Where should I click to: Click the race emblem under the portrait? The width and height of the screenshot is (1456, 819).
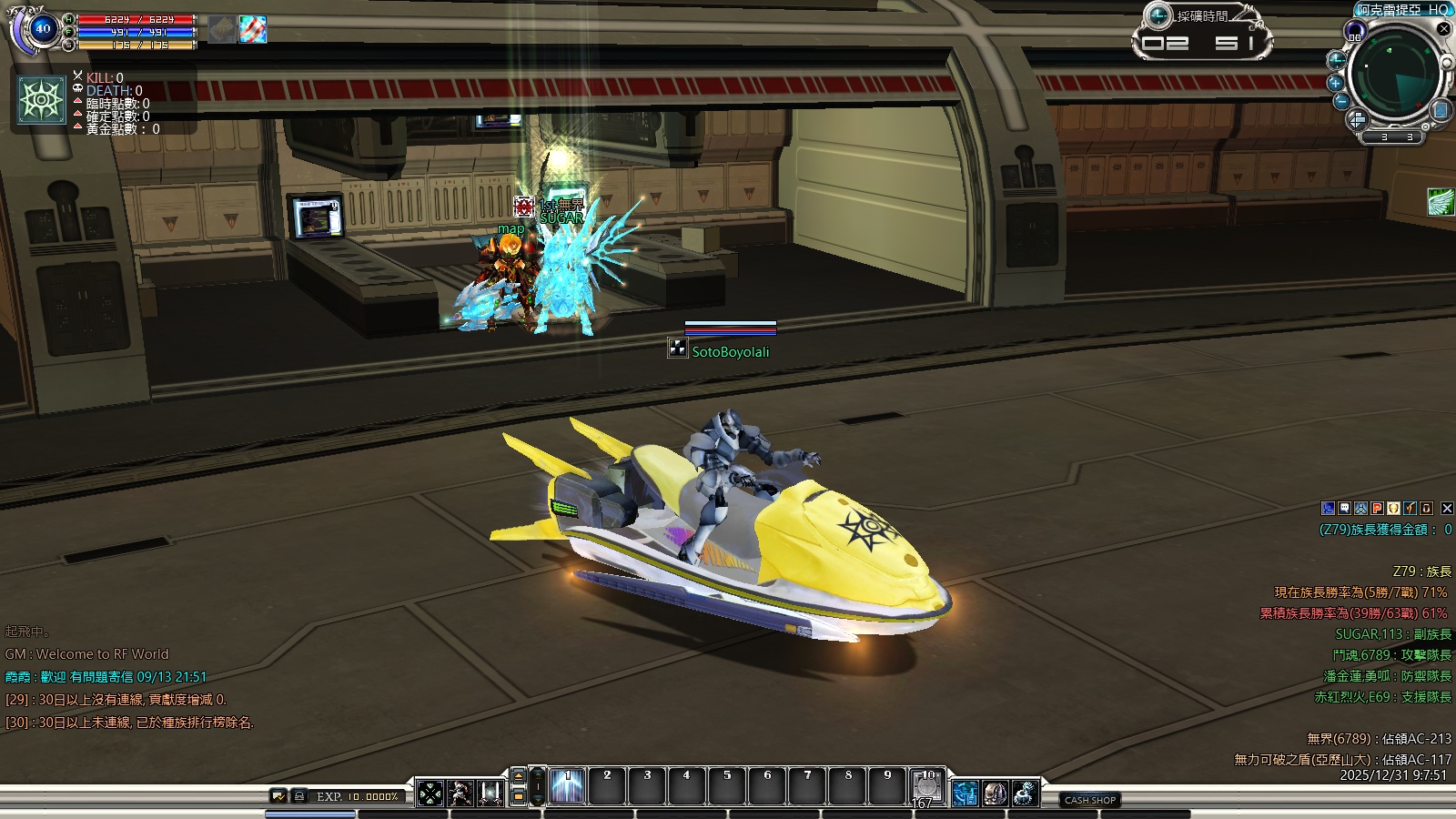[x=42, y=100]
